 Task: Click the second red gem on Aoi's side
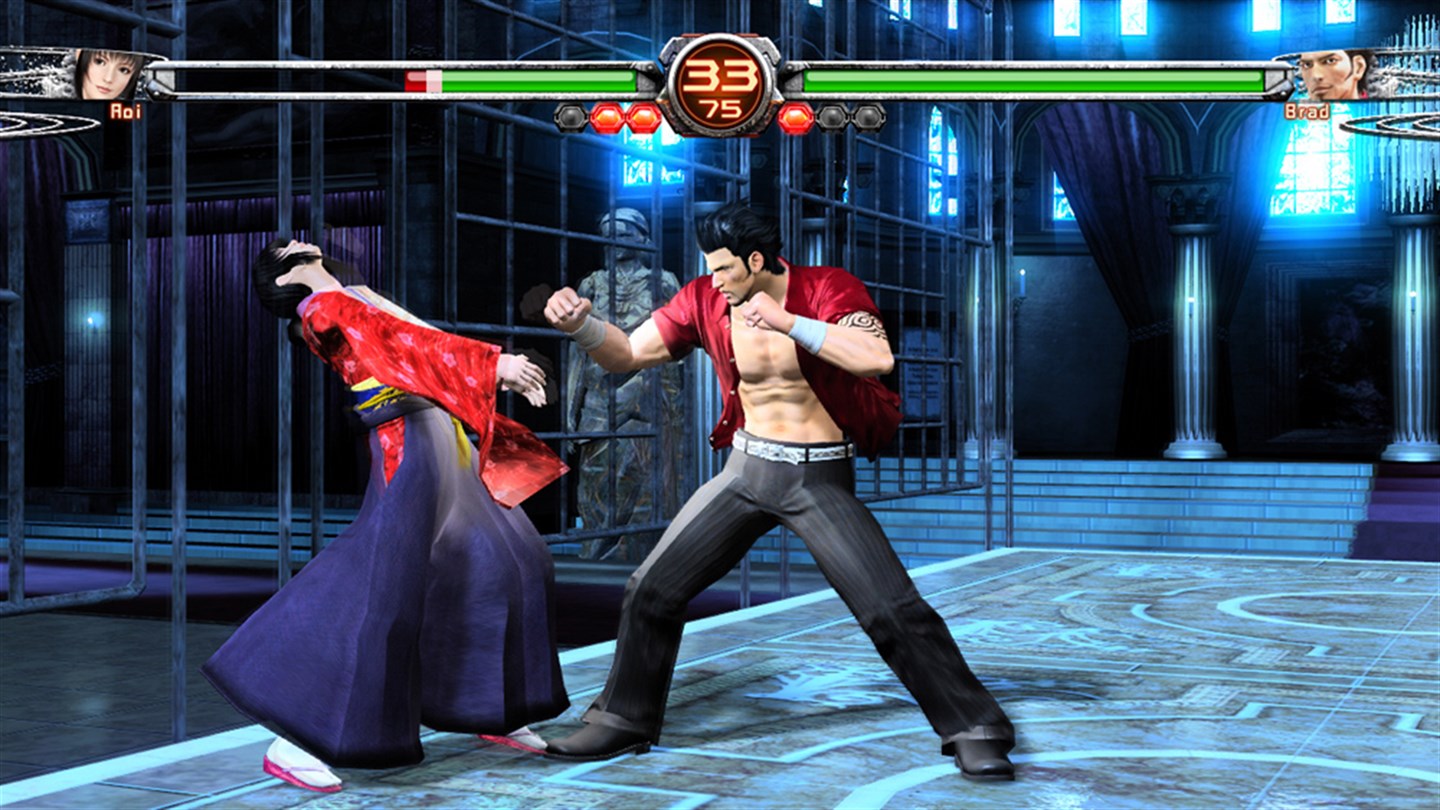click(x=641, y=116)
